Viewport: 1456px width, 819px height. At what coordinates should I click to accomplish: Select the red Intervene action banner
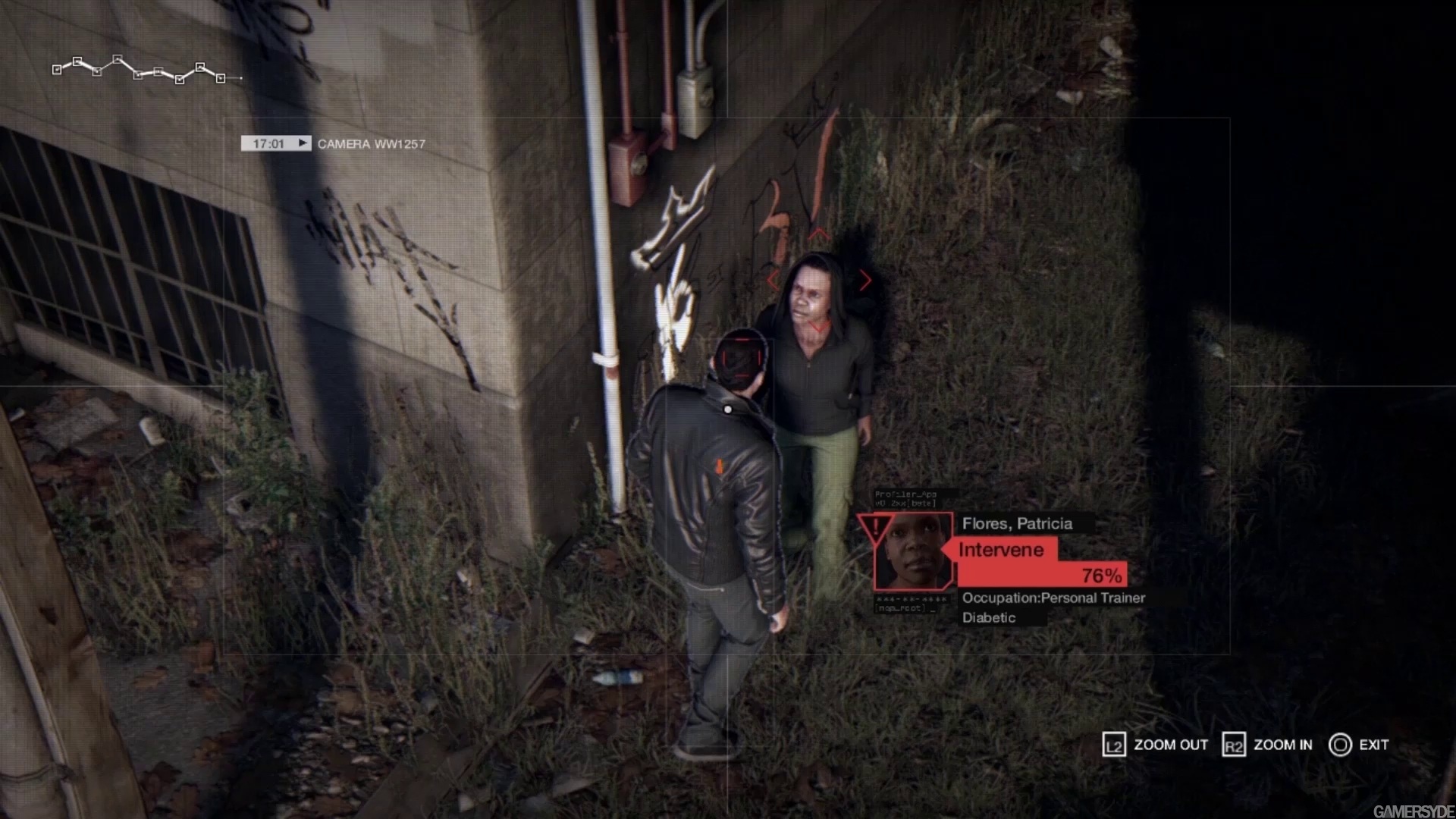point(1001,550)
